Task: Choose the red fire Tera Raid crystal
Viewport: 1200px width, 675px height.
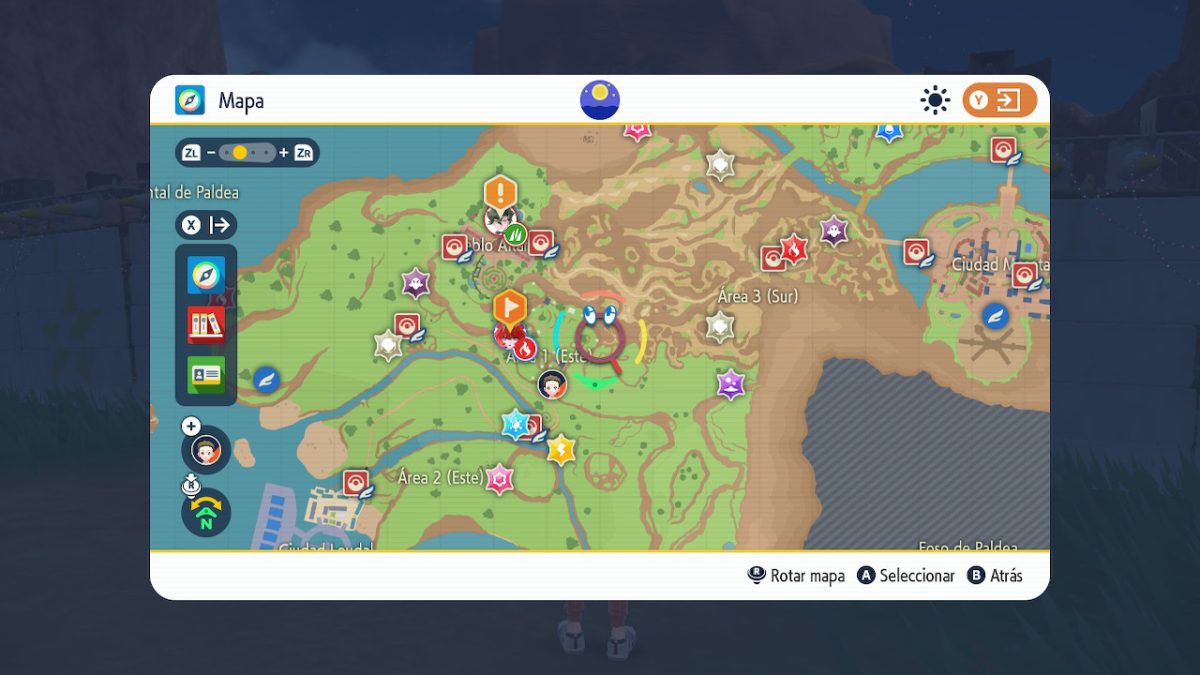Action: click(794, 247)
